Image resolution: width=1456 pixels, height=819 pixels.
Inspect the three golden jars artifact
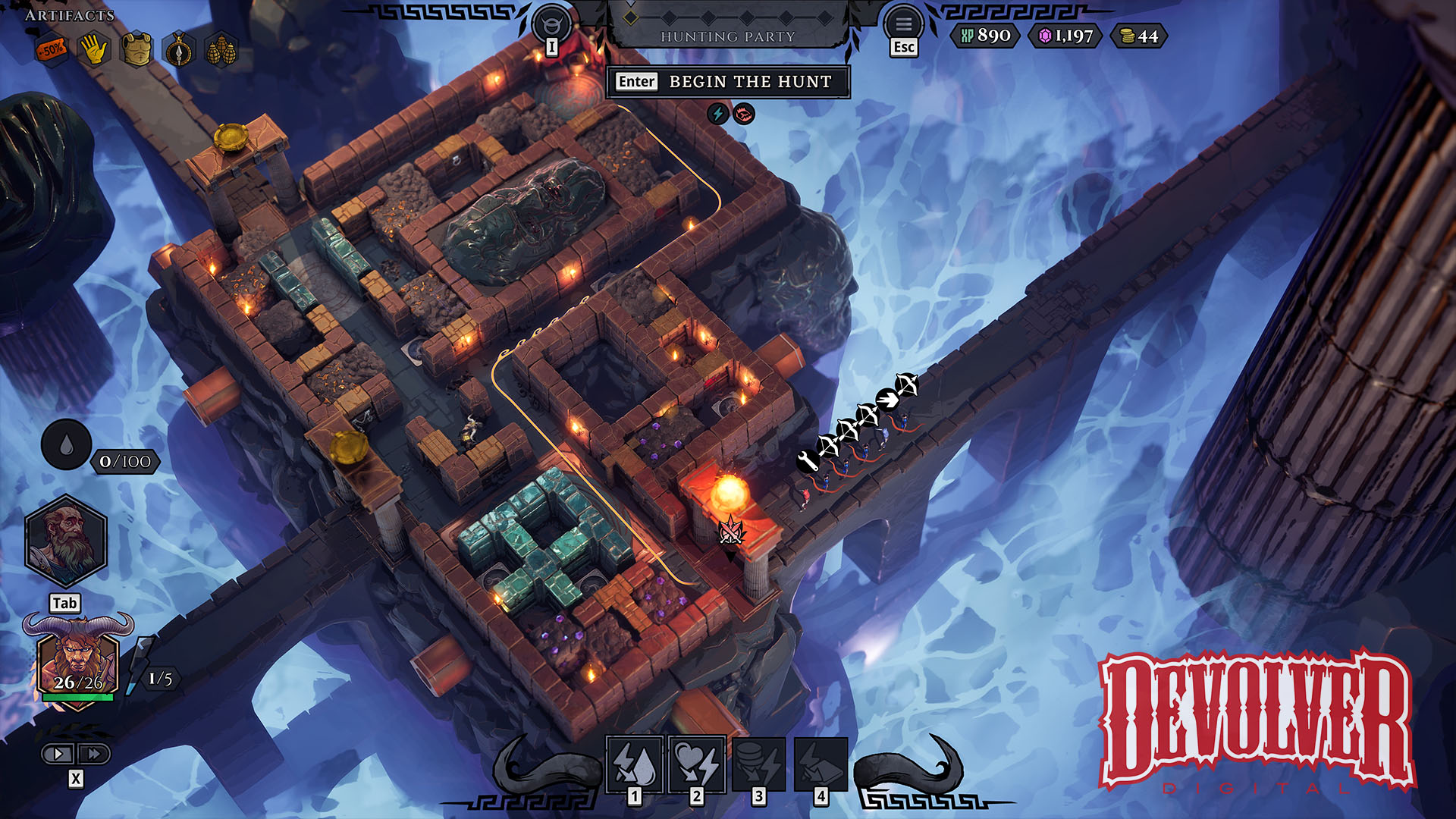tap(221, 52)
